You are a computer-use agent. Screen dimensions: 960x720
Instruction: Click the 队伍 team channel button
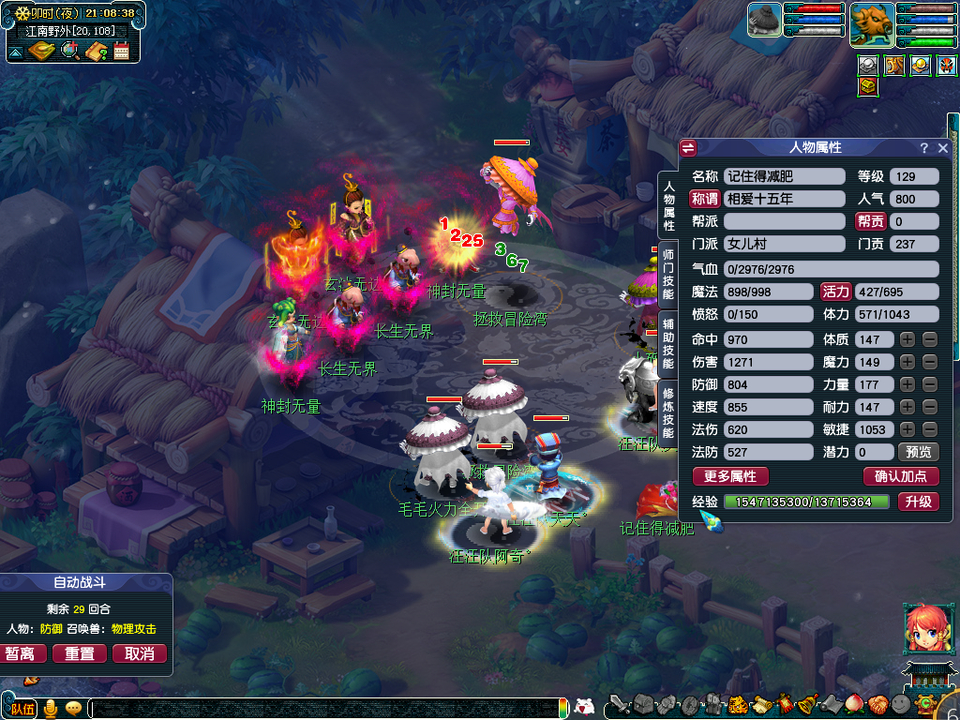(21, 709)
